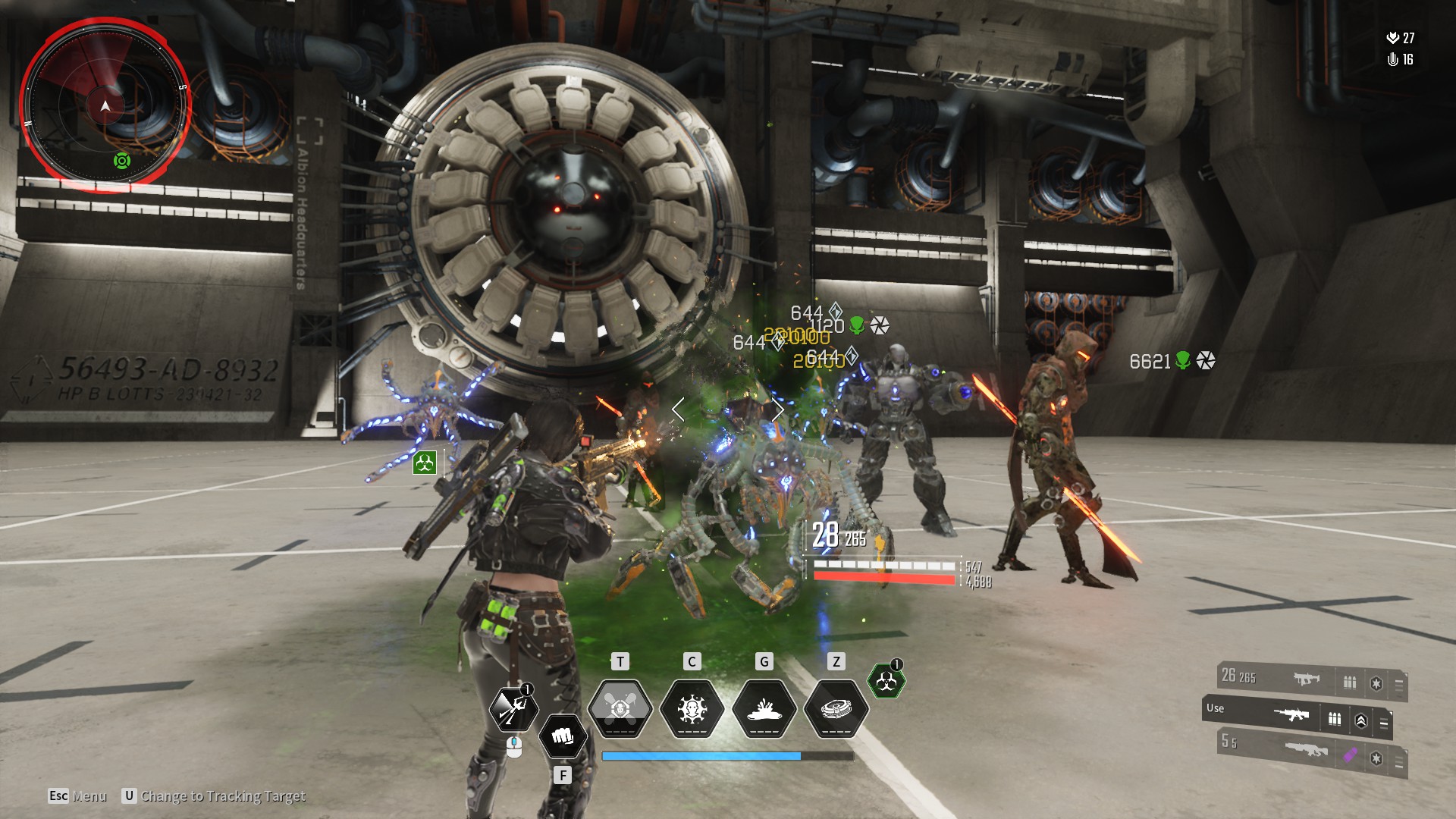Image resolution: width=1456 pixels, height=819 pixels.
Task: Cast the puddle splash skill
Action: click(x=764, y=708)
